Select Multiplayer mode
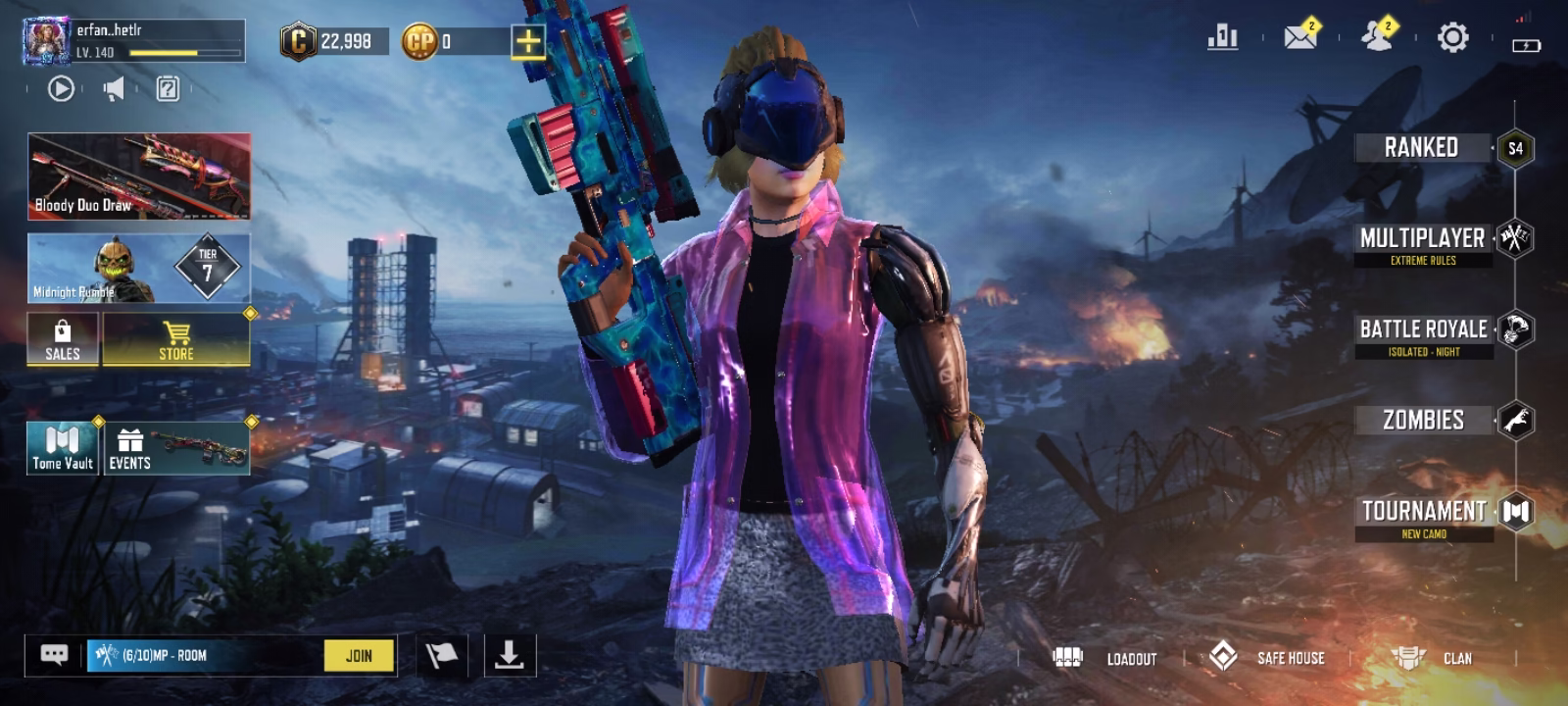The image size is (1568, 706). pos(1423,239)
